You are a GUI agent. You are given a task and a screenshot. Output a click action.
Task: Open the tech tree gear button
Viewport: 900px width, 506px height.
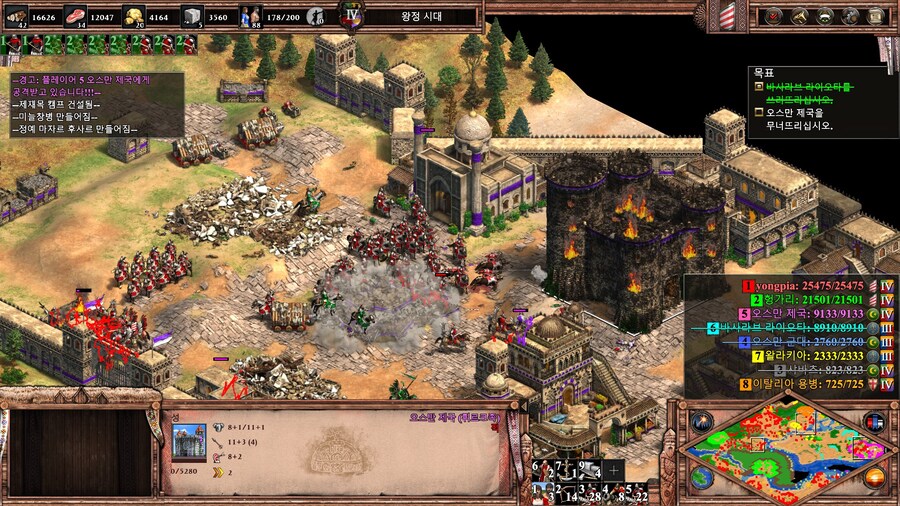[852, 16]
